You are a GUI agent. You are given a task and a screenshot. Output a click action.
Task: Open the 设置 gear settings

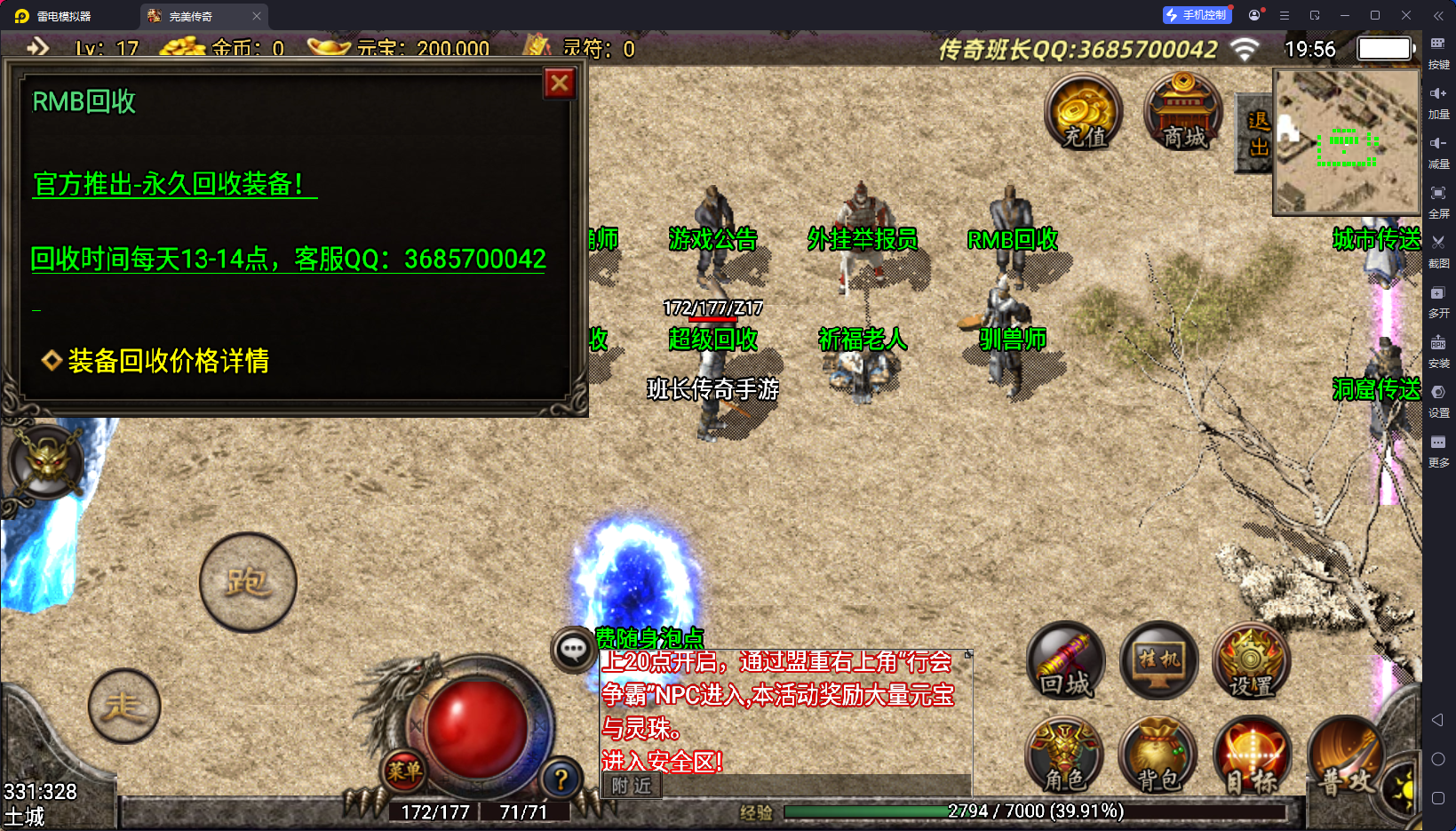tap(1251, 661)
